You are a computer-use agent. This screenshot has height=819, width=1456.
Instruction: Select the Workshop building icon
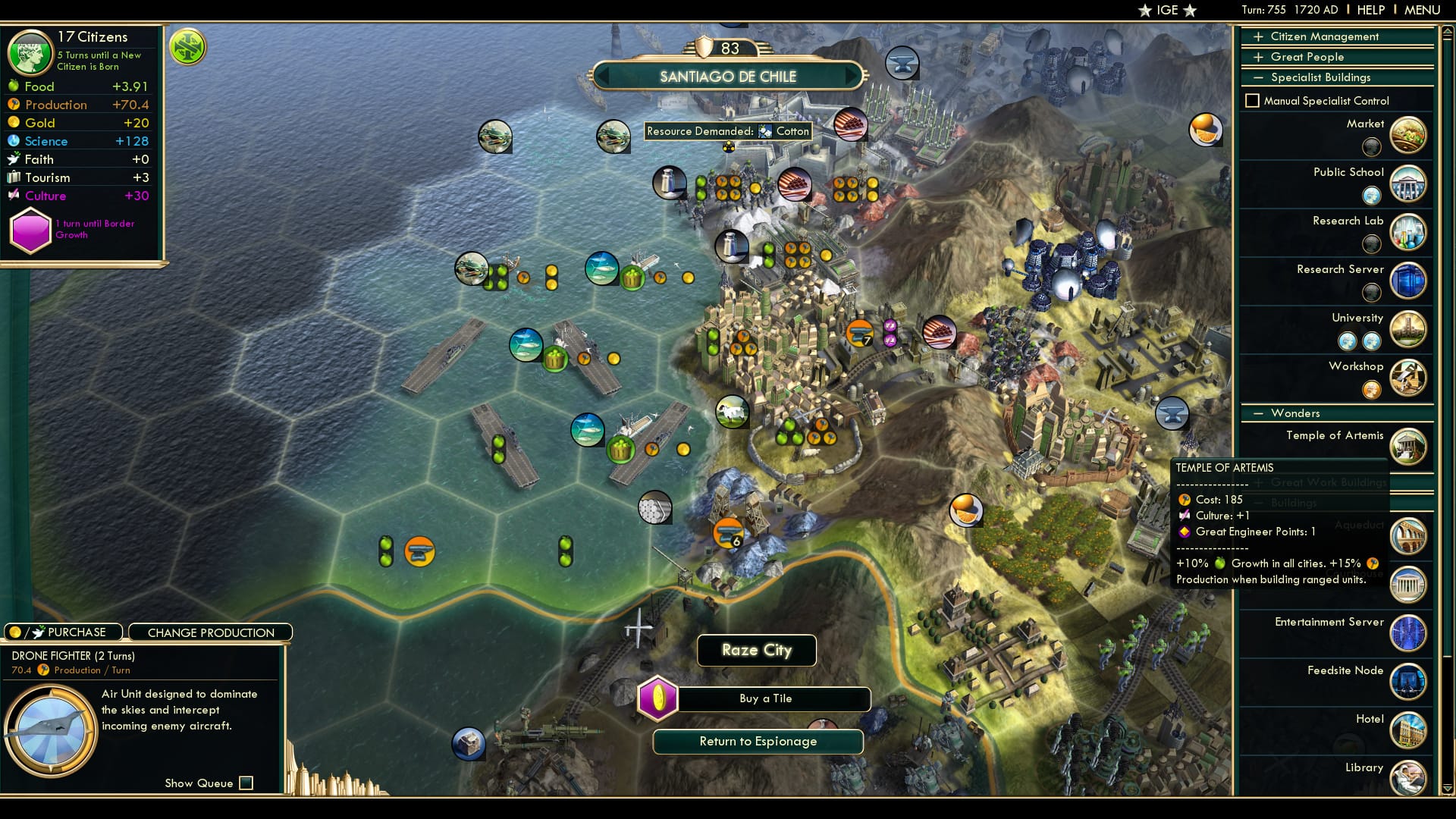pyautogui.click(x=1408, y=378)
